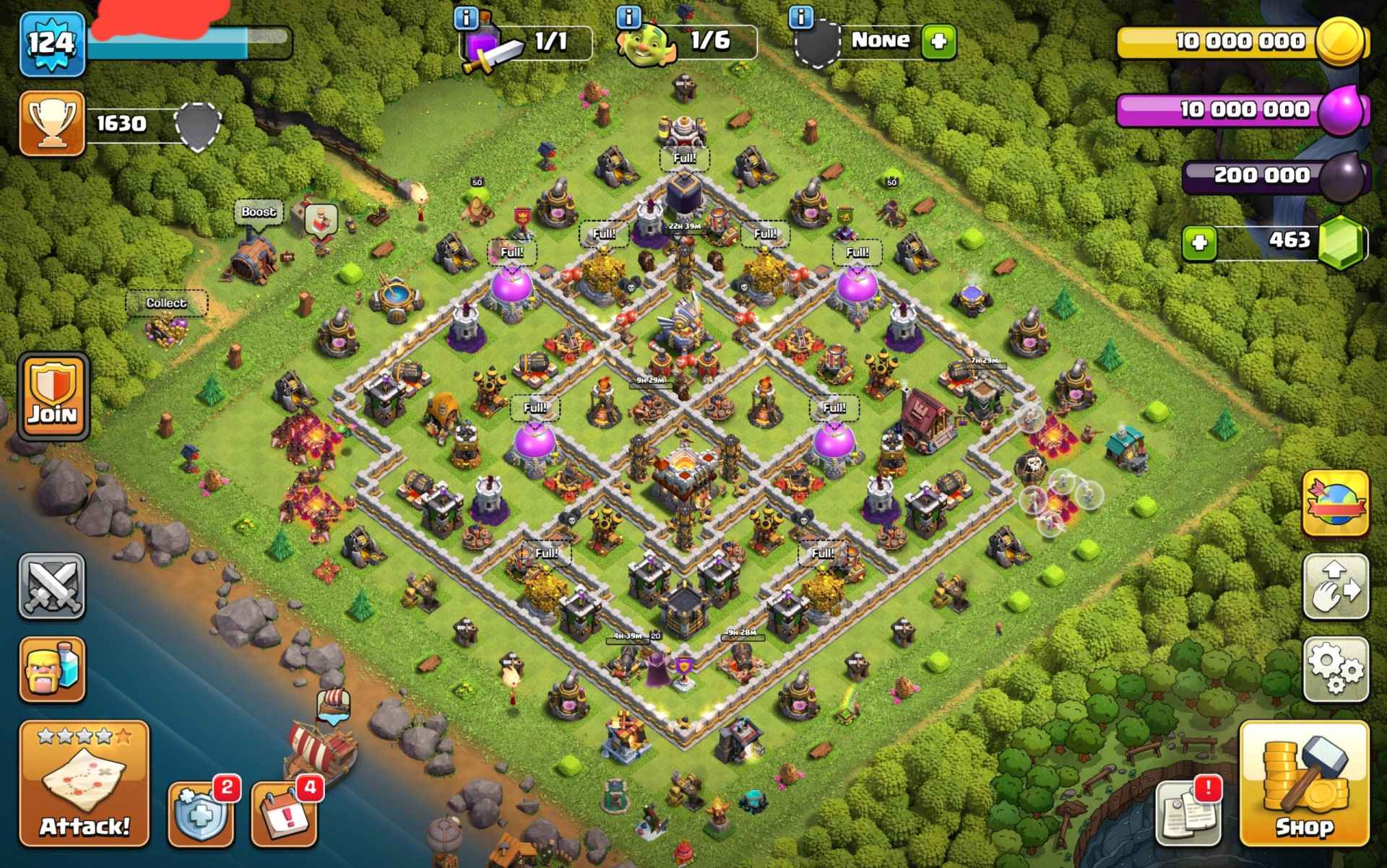This screenshot has height=868, width=1387.
Task: Tap the Collect bubble
Action: click(166, 303)
